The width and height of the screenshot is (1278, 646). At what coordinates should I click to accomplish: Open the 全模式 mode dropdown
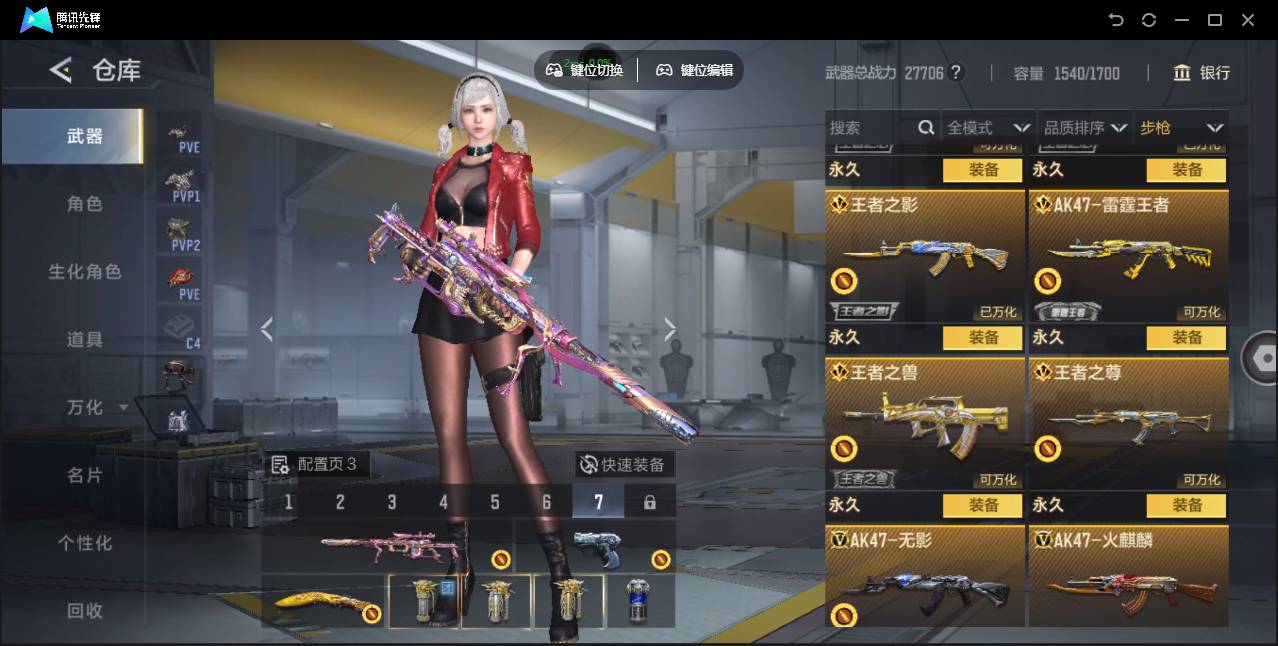pyautogui.click(x=987, y=128)
